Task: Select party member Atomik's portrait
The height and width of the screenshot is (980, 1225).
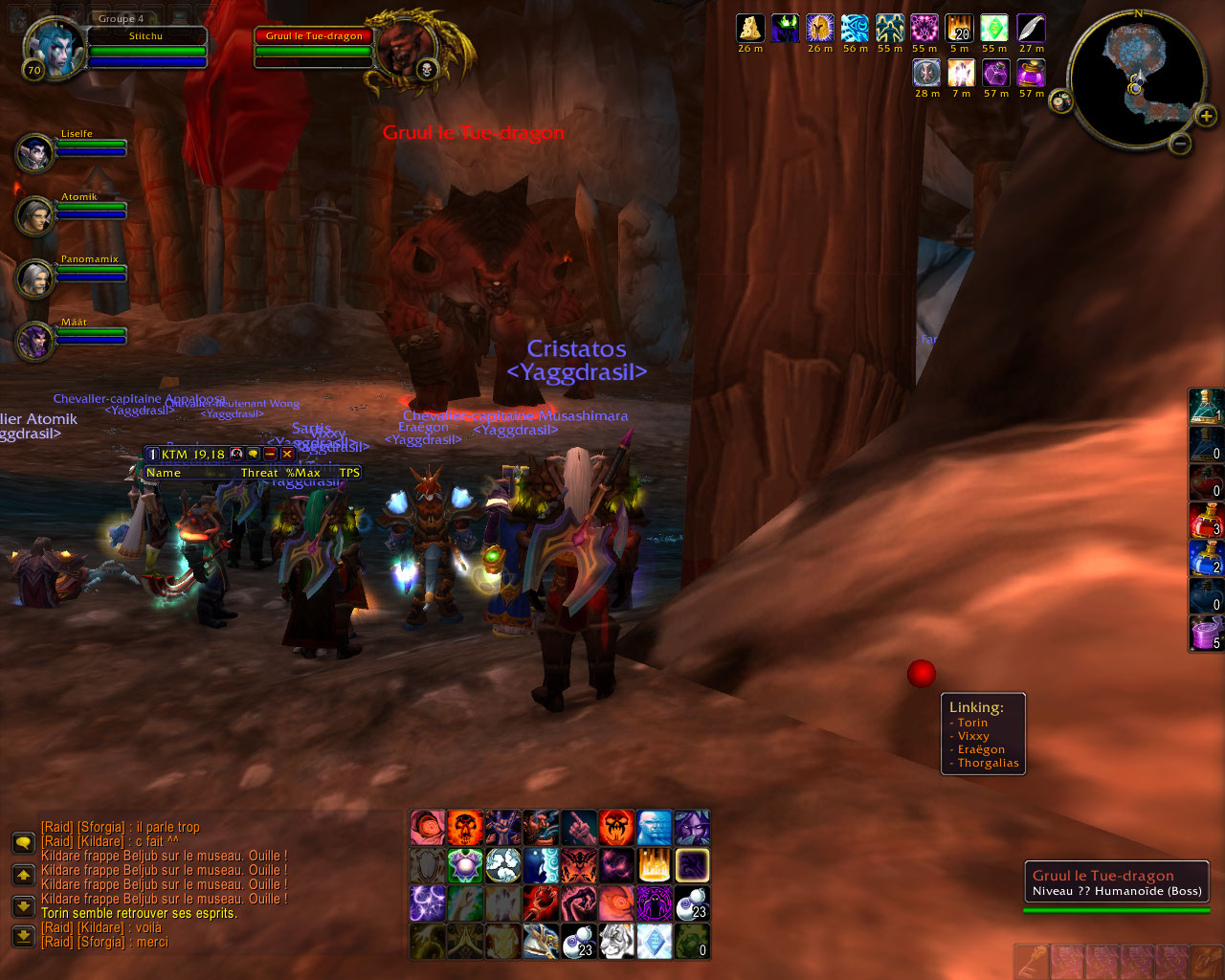Action: click(x=35, y=215)
